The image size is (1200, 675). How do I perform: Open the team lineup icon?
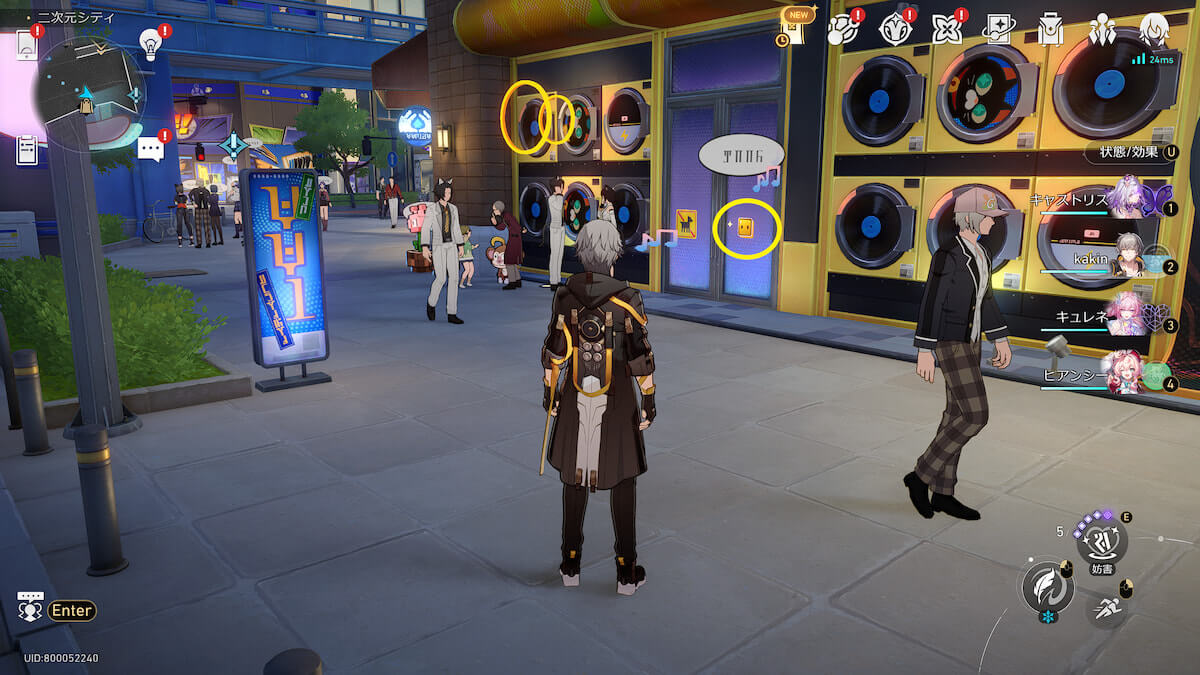[1102, 29]
